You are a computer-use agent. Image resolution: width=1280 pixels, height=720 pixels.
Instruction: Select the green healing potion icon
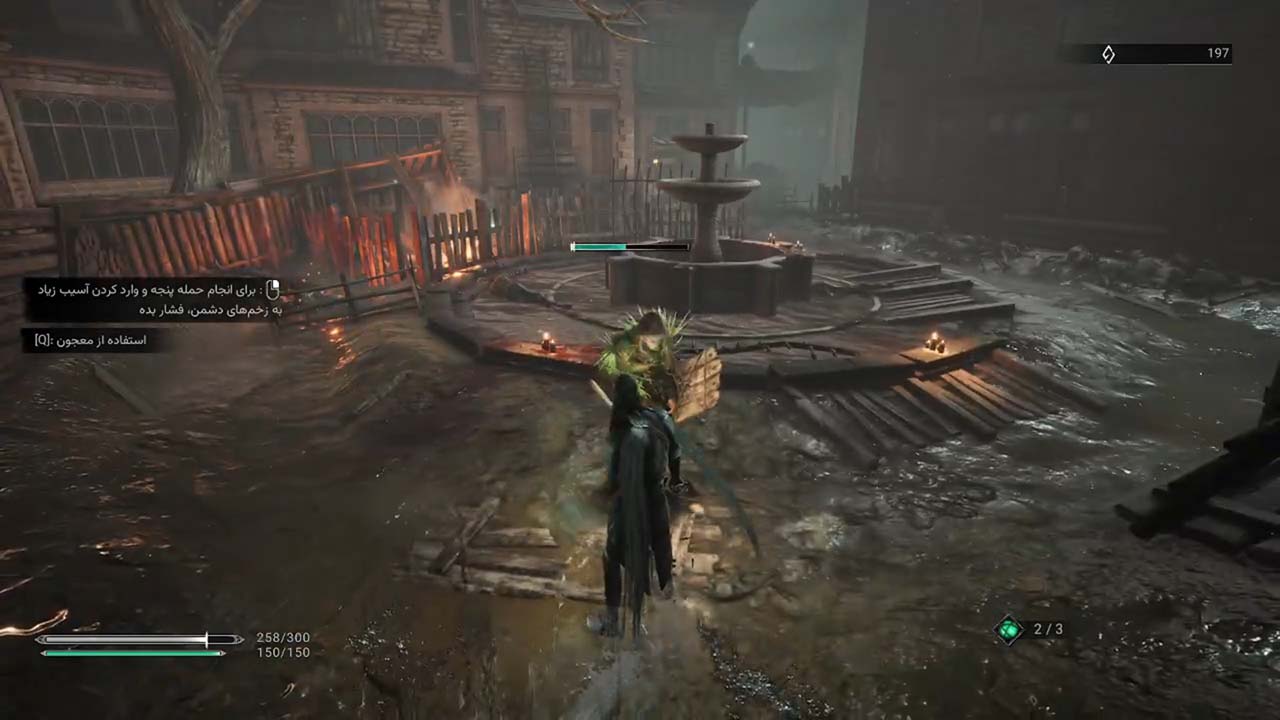(1010, 629)
